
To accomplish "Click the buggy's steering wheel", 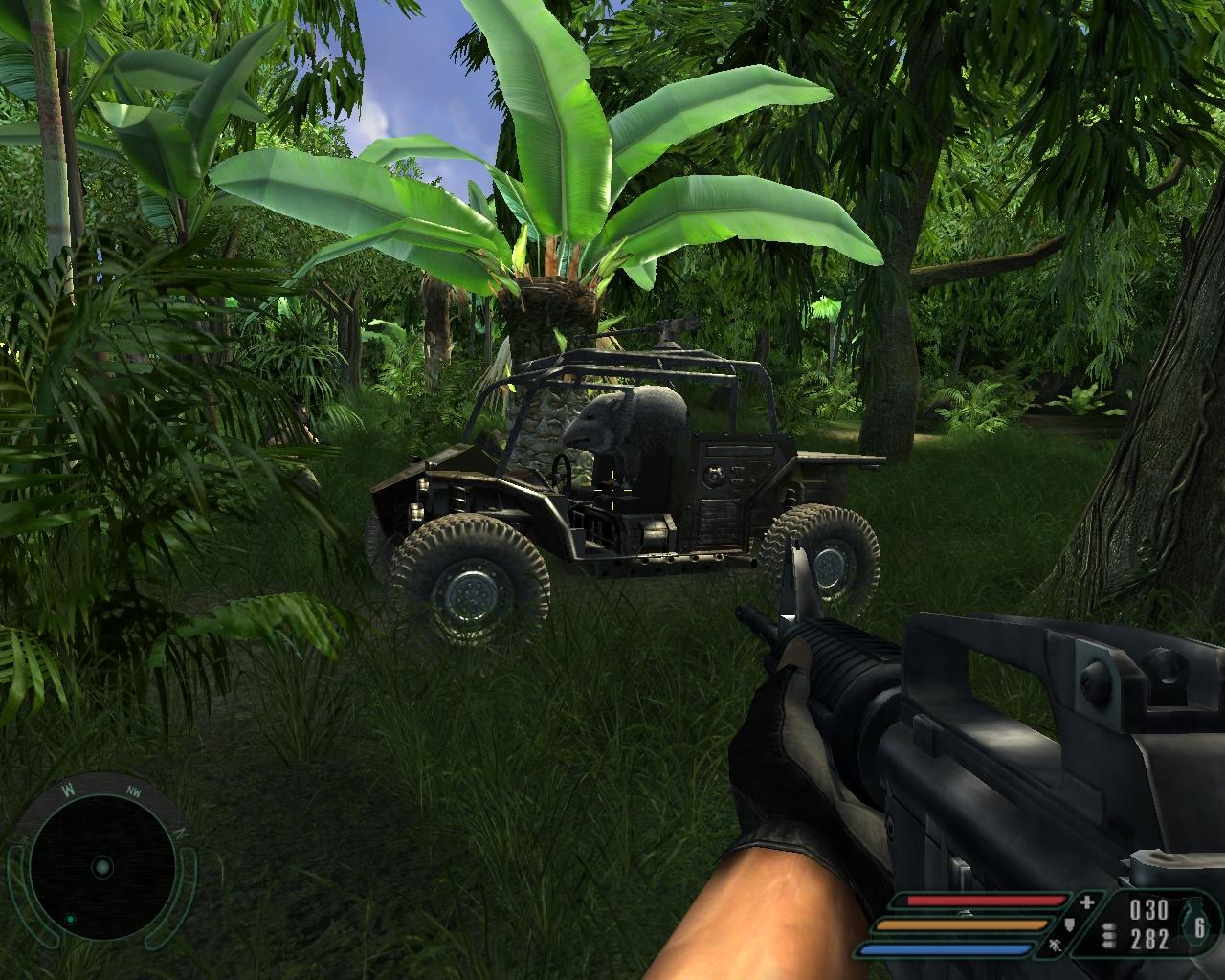I will click(563, 472).
